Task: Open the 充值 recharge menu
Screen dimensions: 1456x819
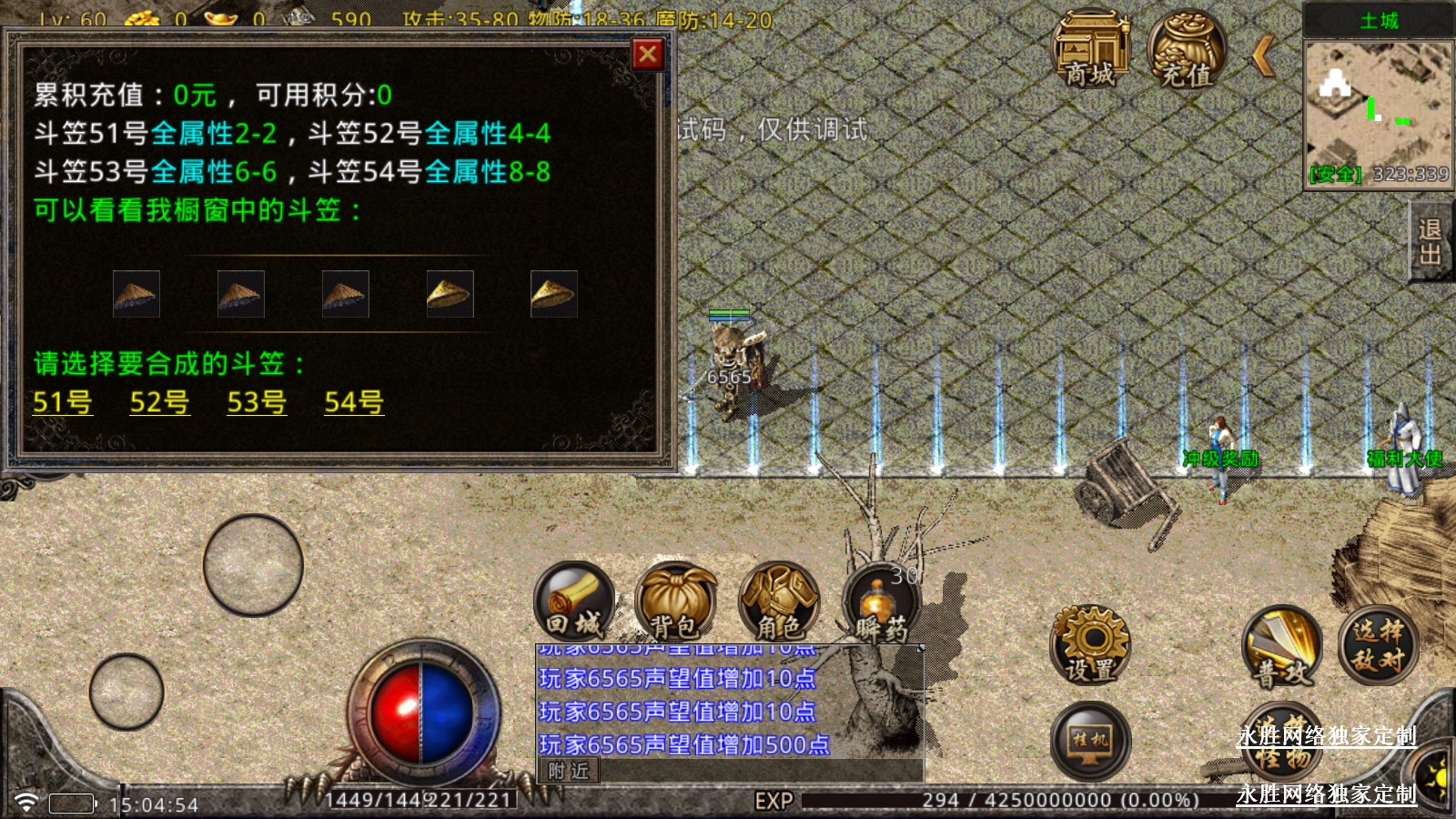Action: click(x=1187, y=50)
